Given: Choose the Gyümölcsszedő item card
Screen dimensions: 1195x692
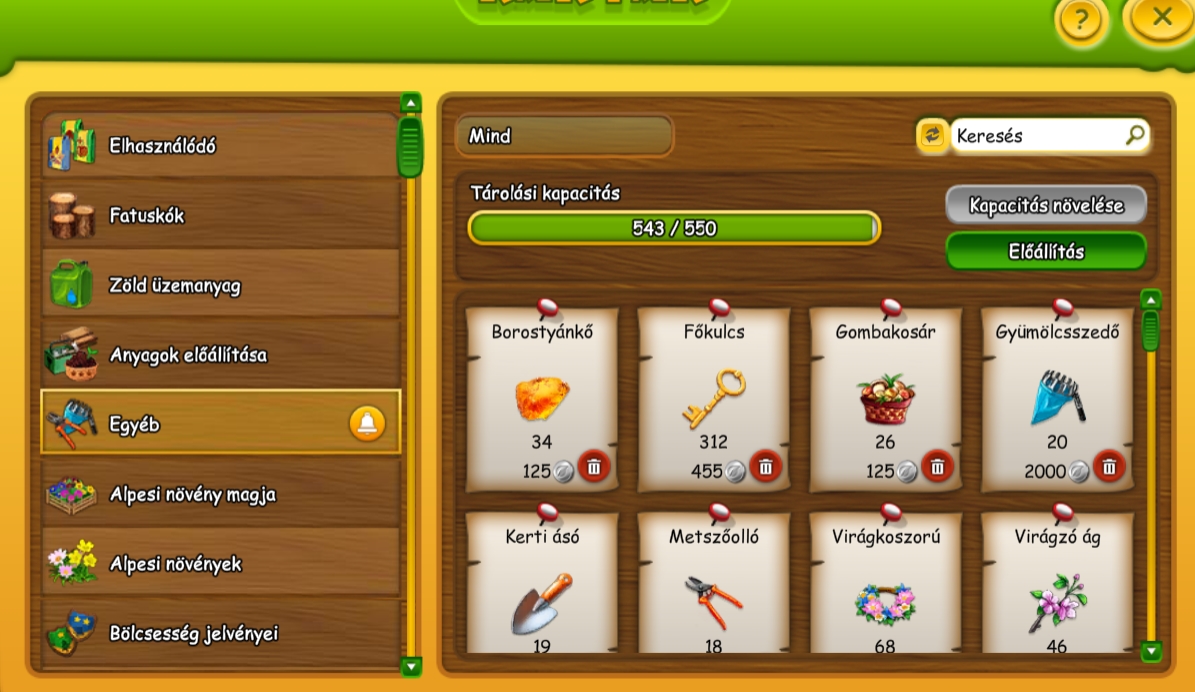Looking at the screenshot, I should tap(1057, 398).
